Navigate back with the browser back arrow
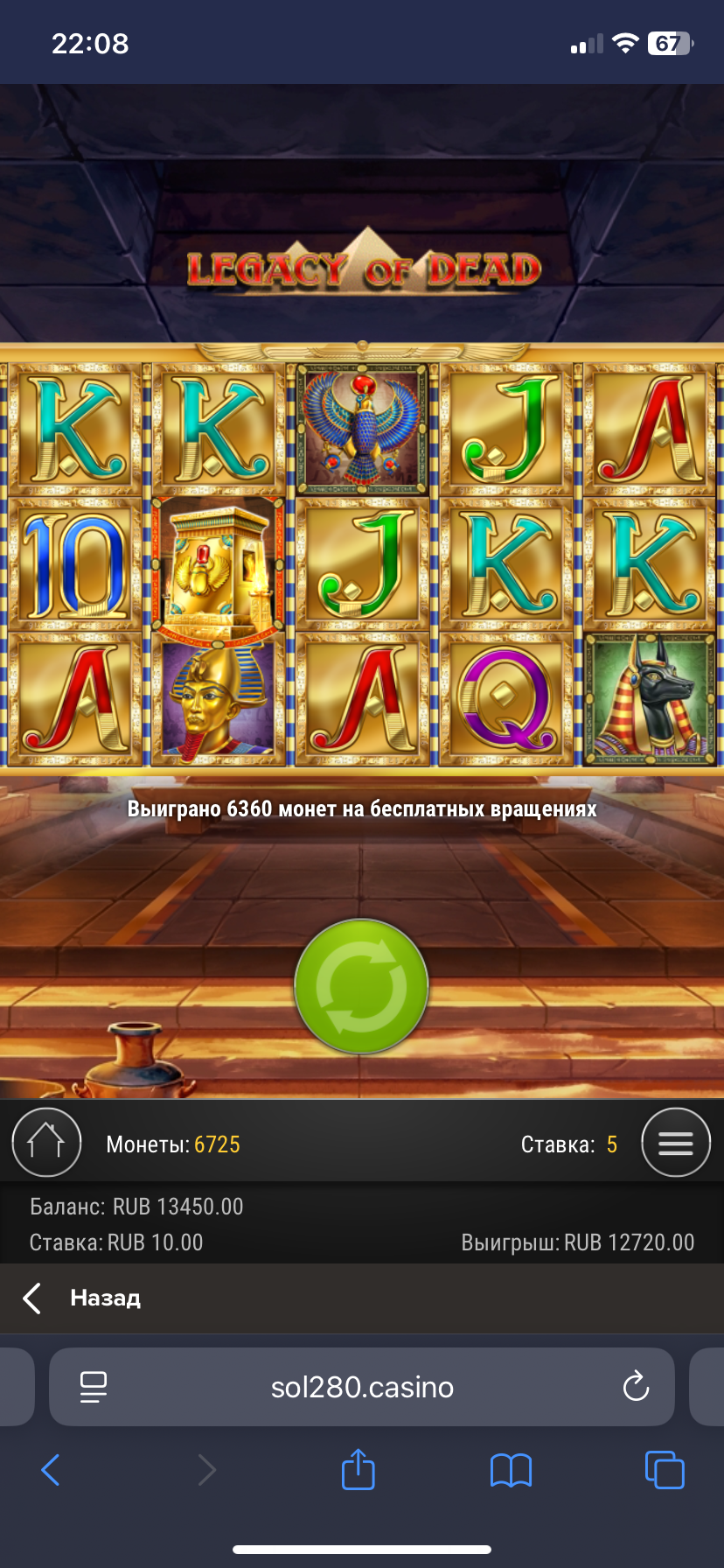The height and width of the screenshot is (1568, 724). tap(51, 1470)
